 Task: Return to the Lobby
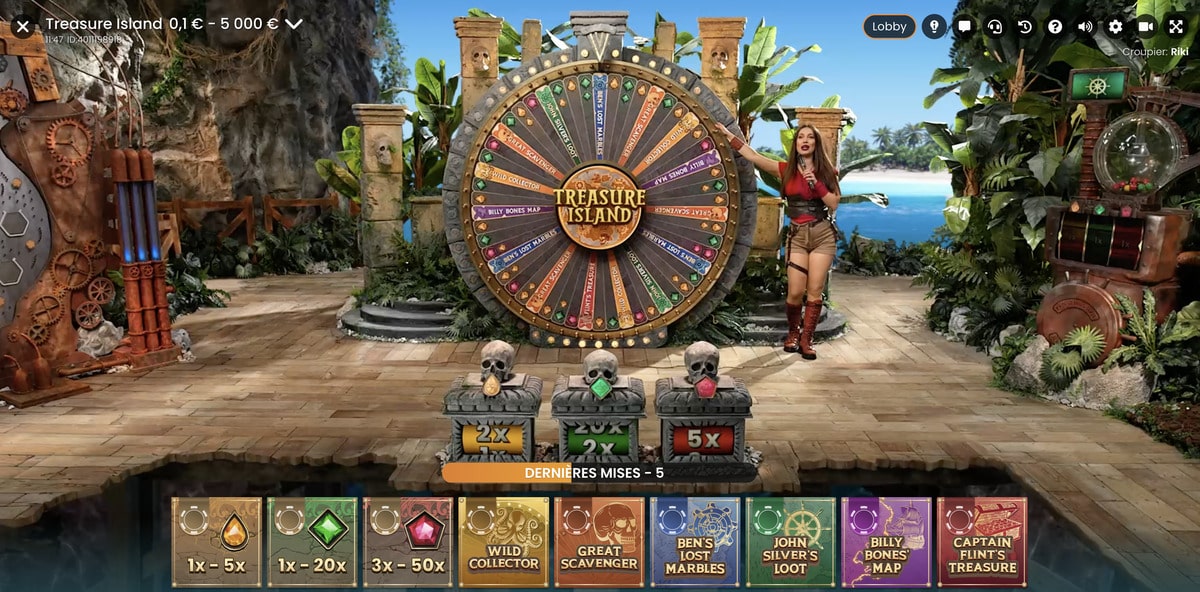(889, 27)
